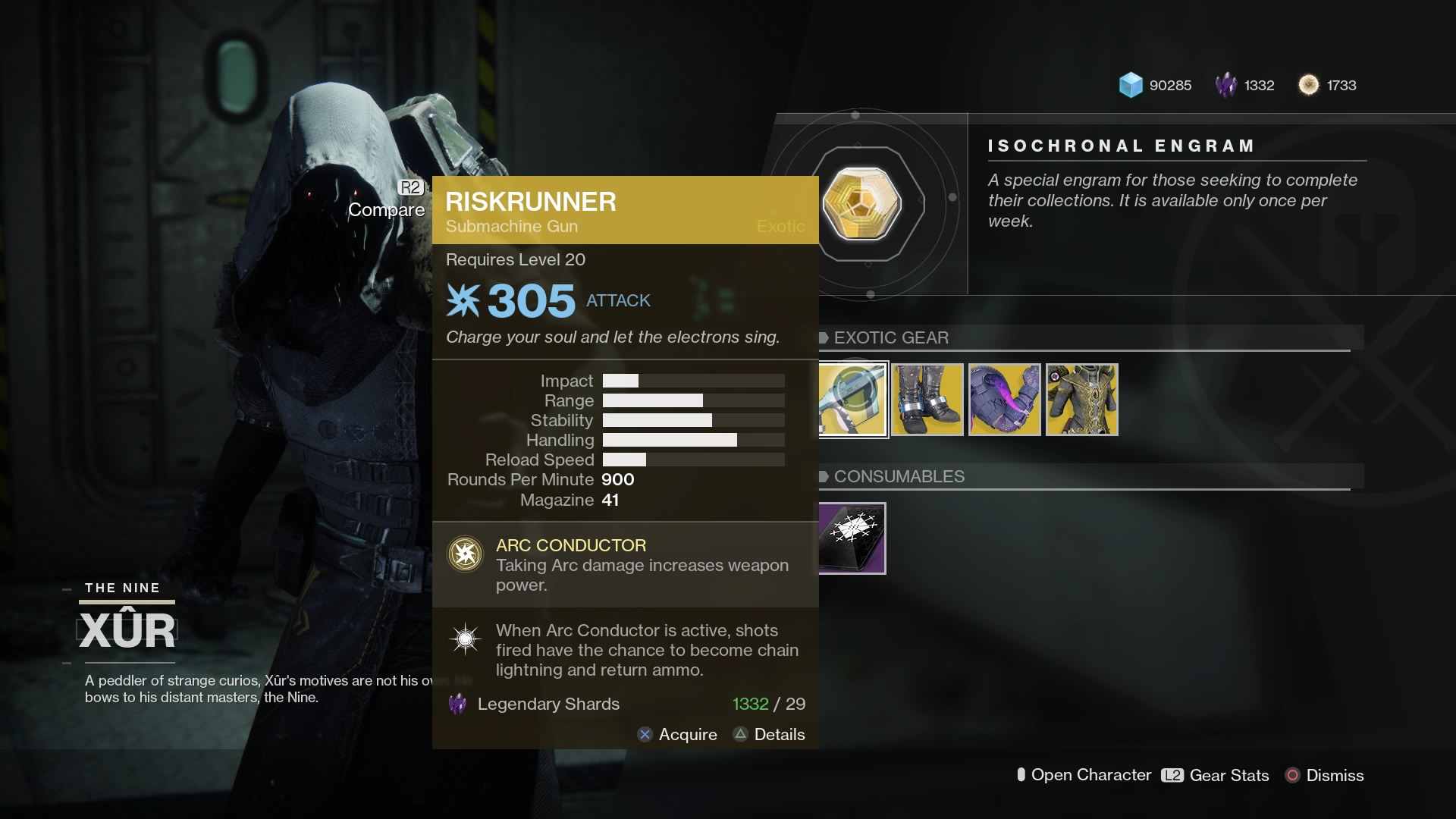Select the Fated Engram consumable thumbnail
Viewport: 1456px width, 819px height.
(x=851, y=538)
